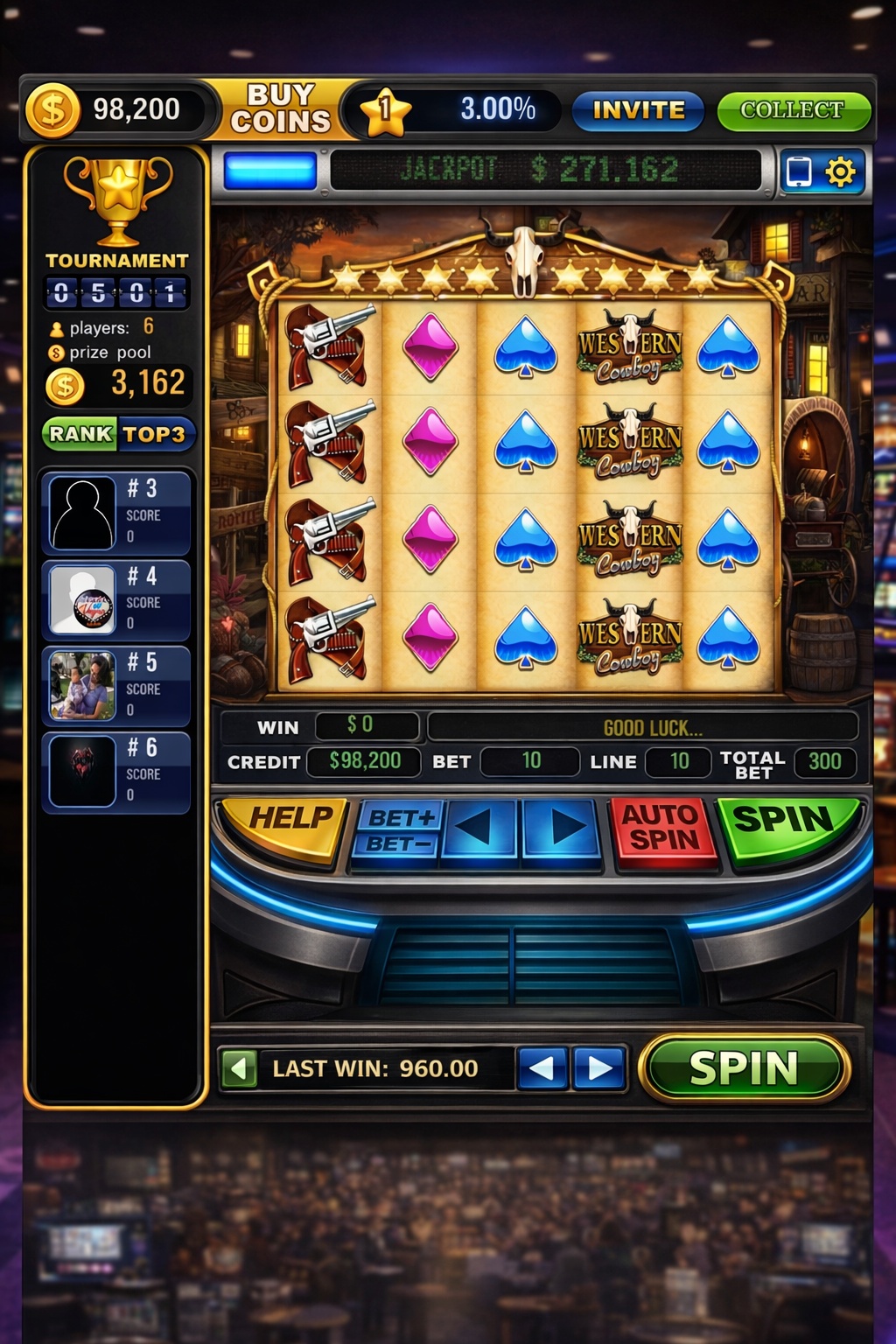The width and height of the screenshot is (896, 1344).
Task: Choose the rank #6 player entry
Action: coord(116,772)
